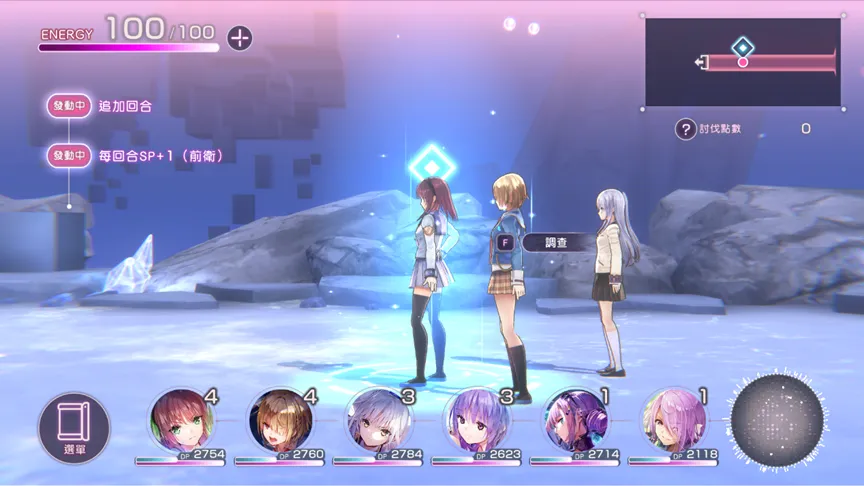Viewport: 864px width, 486px height.
Task: Select the brown-haired winking character portrait
Action: click(280, 420)
